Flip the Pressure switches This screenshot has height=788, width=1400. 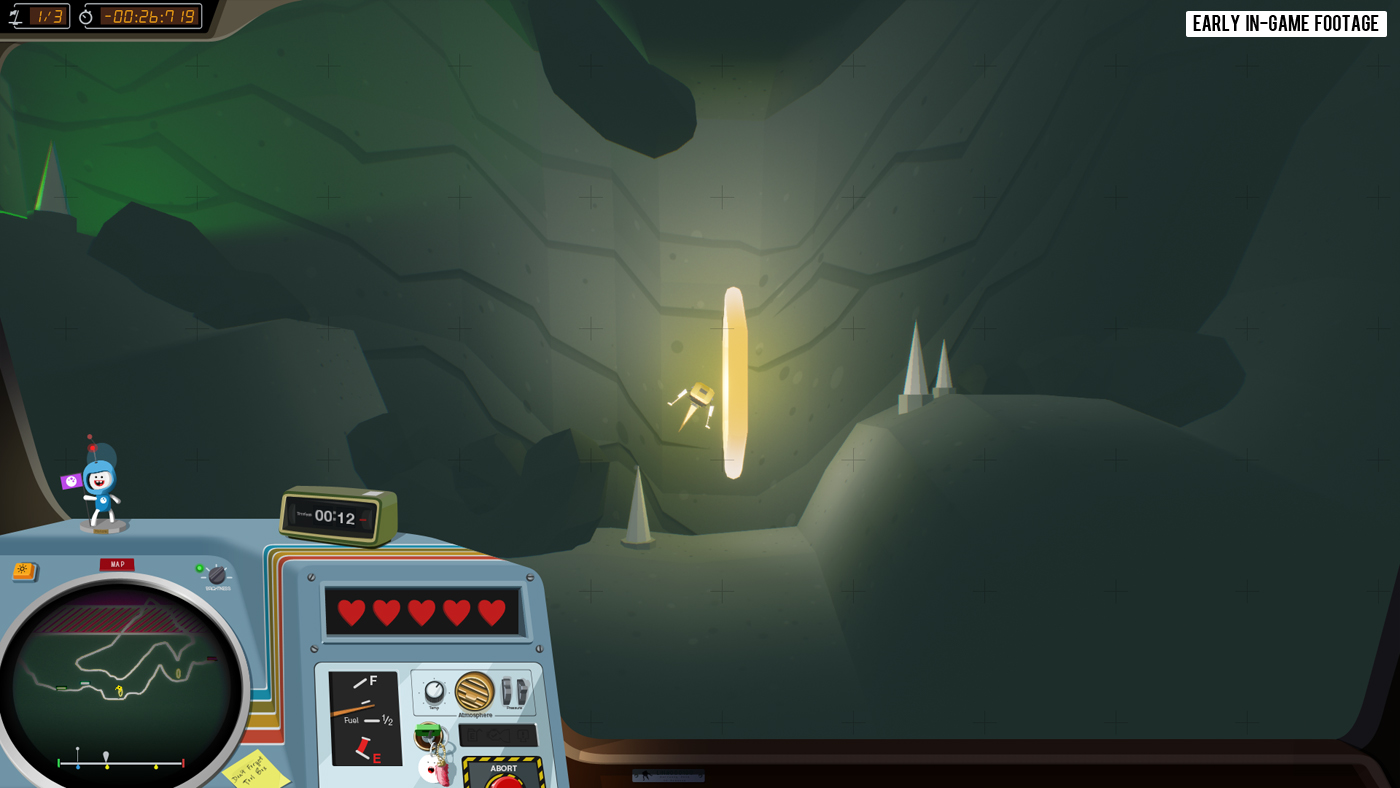(x=514, y=691)
